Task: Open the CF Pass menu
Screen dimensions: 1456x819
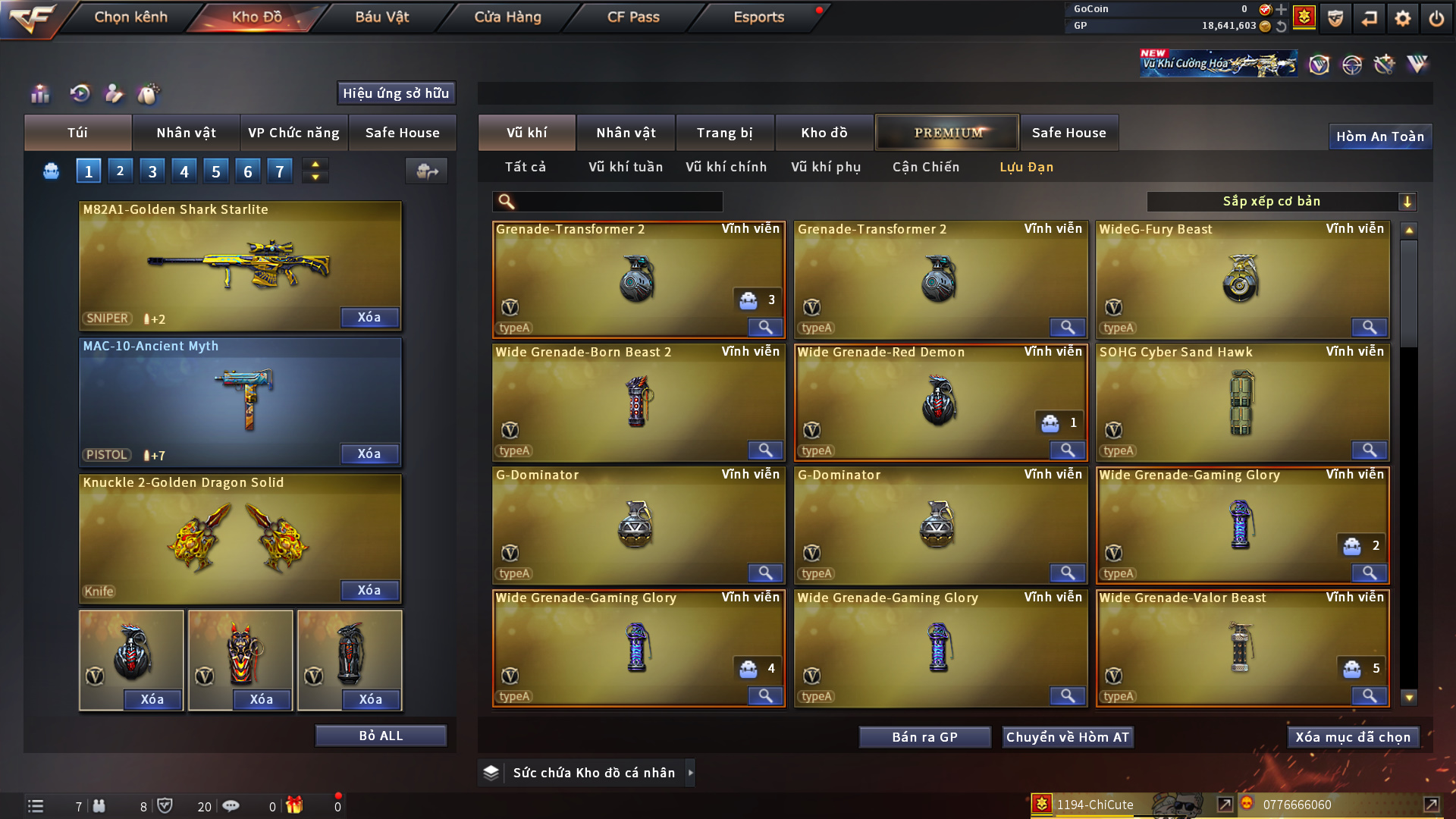Action: 633,17
